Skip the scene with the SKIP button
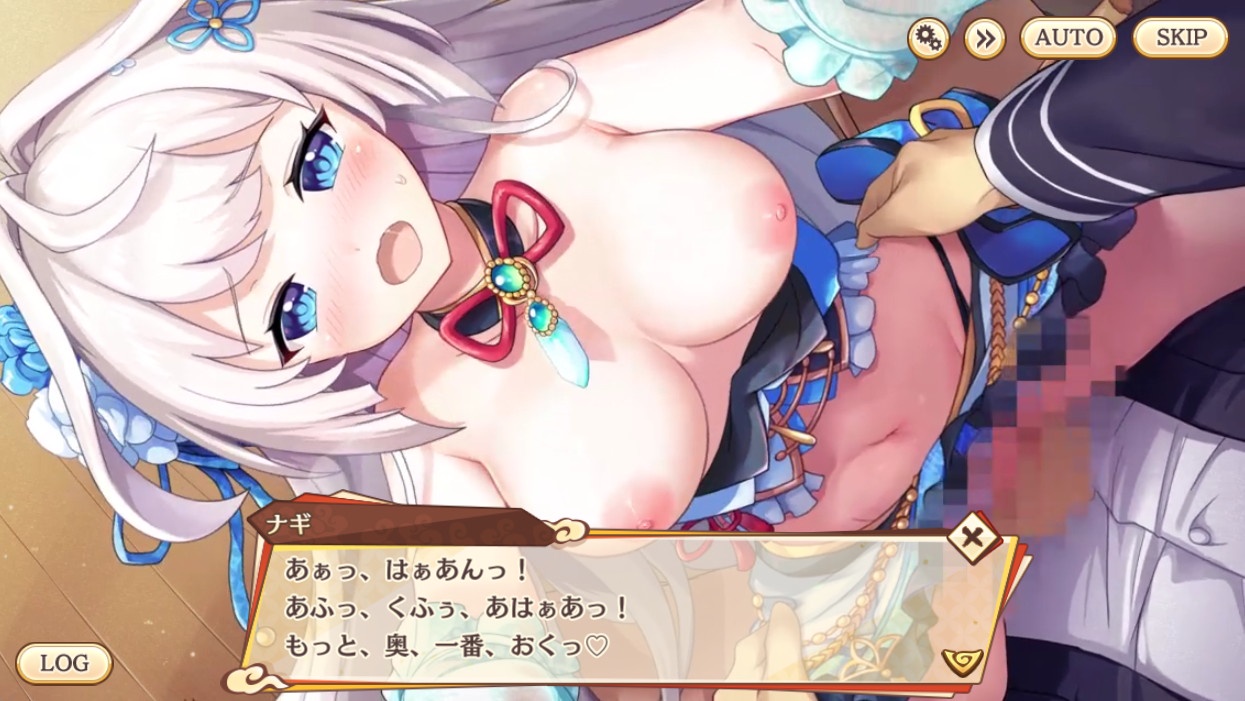This screenshot has width=1245, height=701. click(x=1180, y=39)
